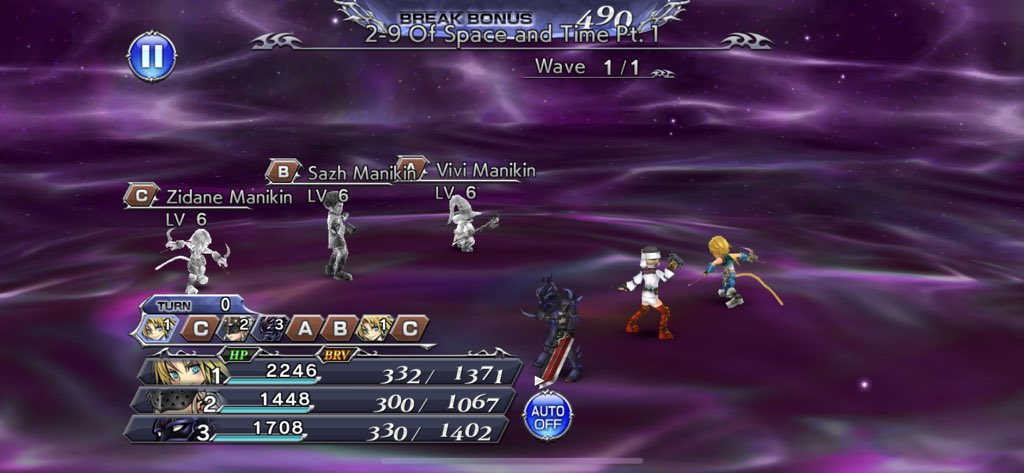Open party member 2 status row

[x=330, y=401]
